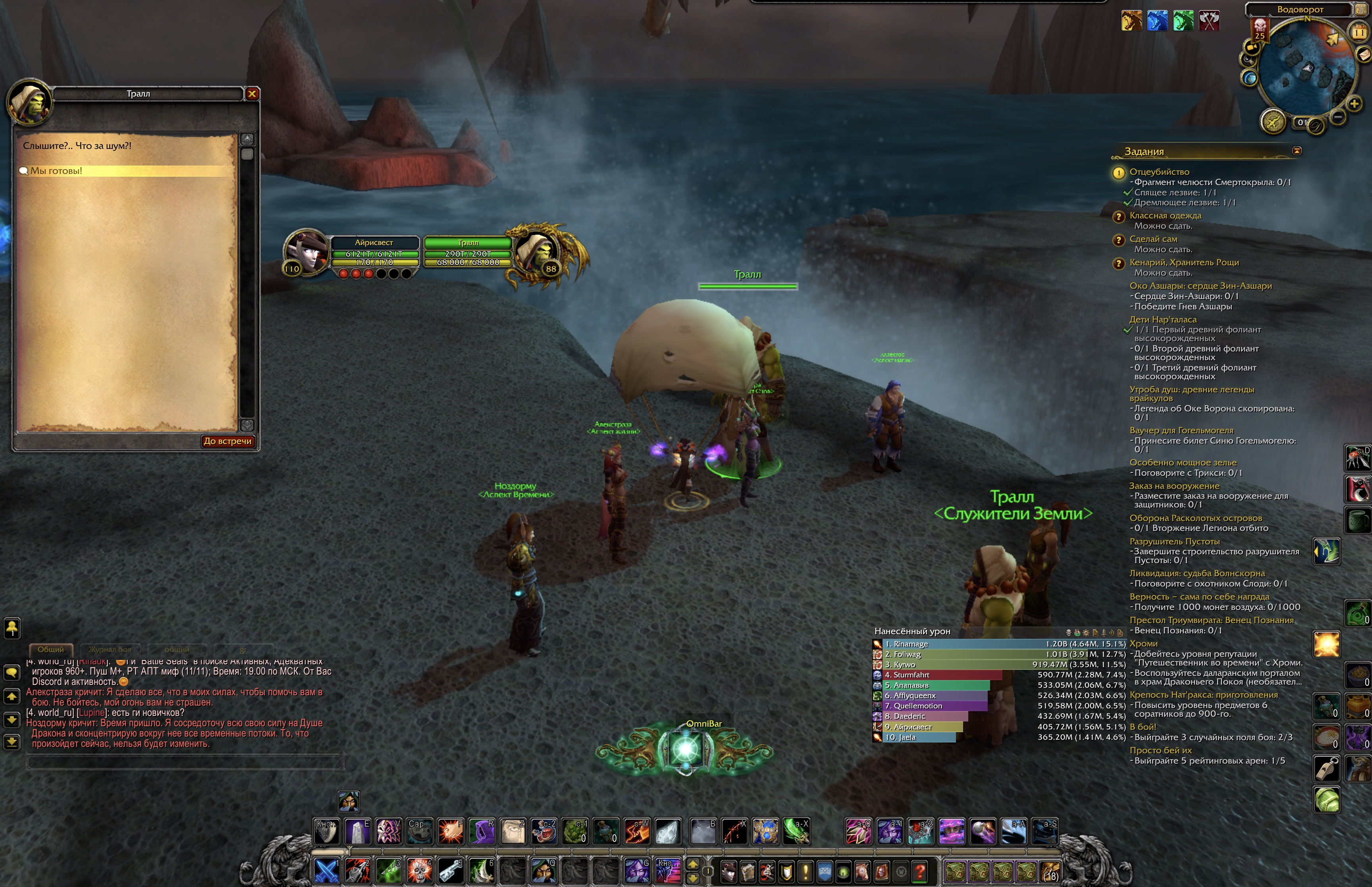Click the OmniBar extra action button
This screenshot has height=887, width=1372.
click(685, 749)
